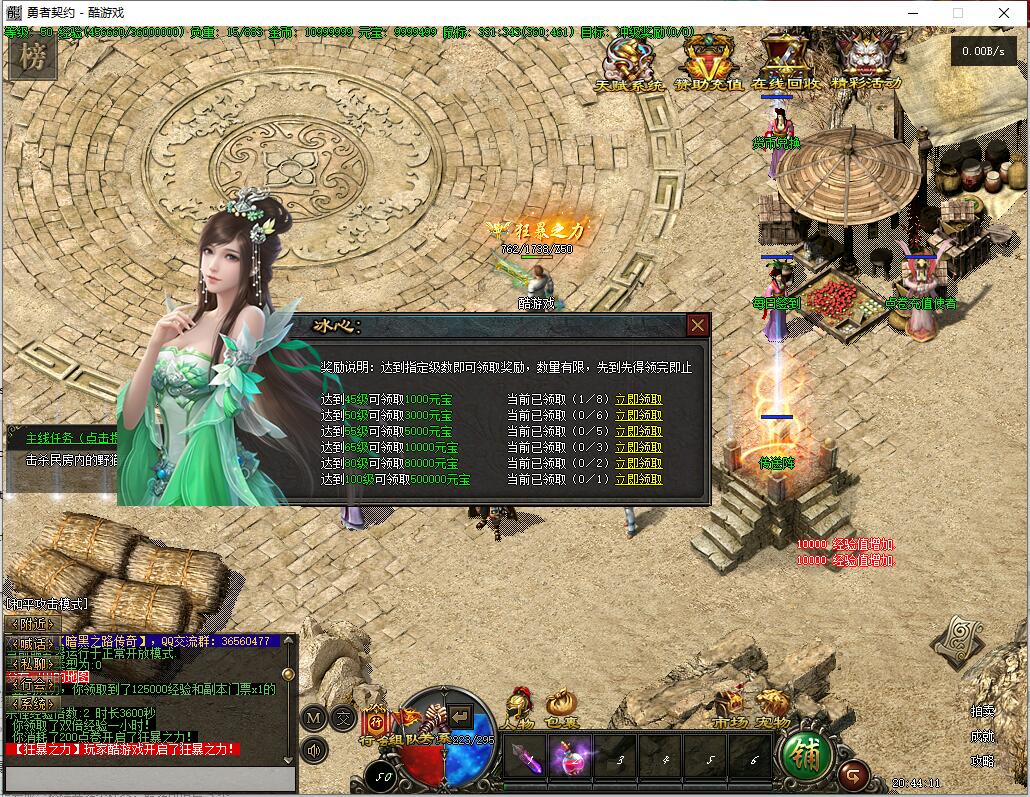Switch chat to the 附近 nearby channel
This screenshot has width=1030, height=797.
coord(32,624)
